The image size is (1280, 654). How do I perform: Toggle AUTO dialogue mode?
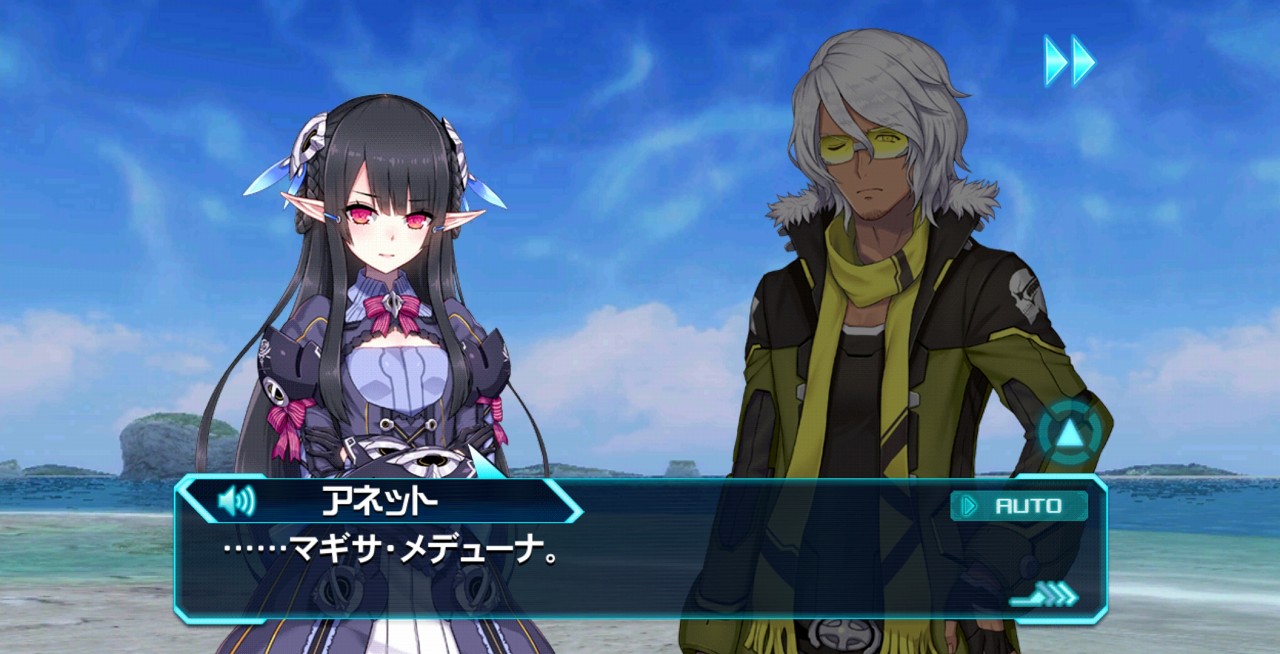click(x=1019, y=506)
